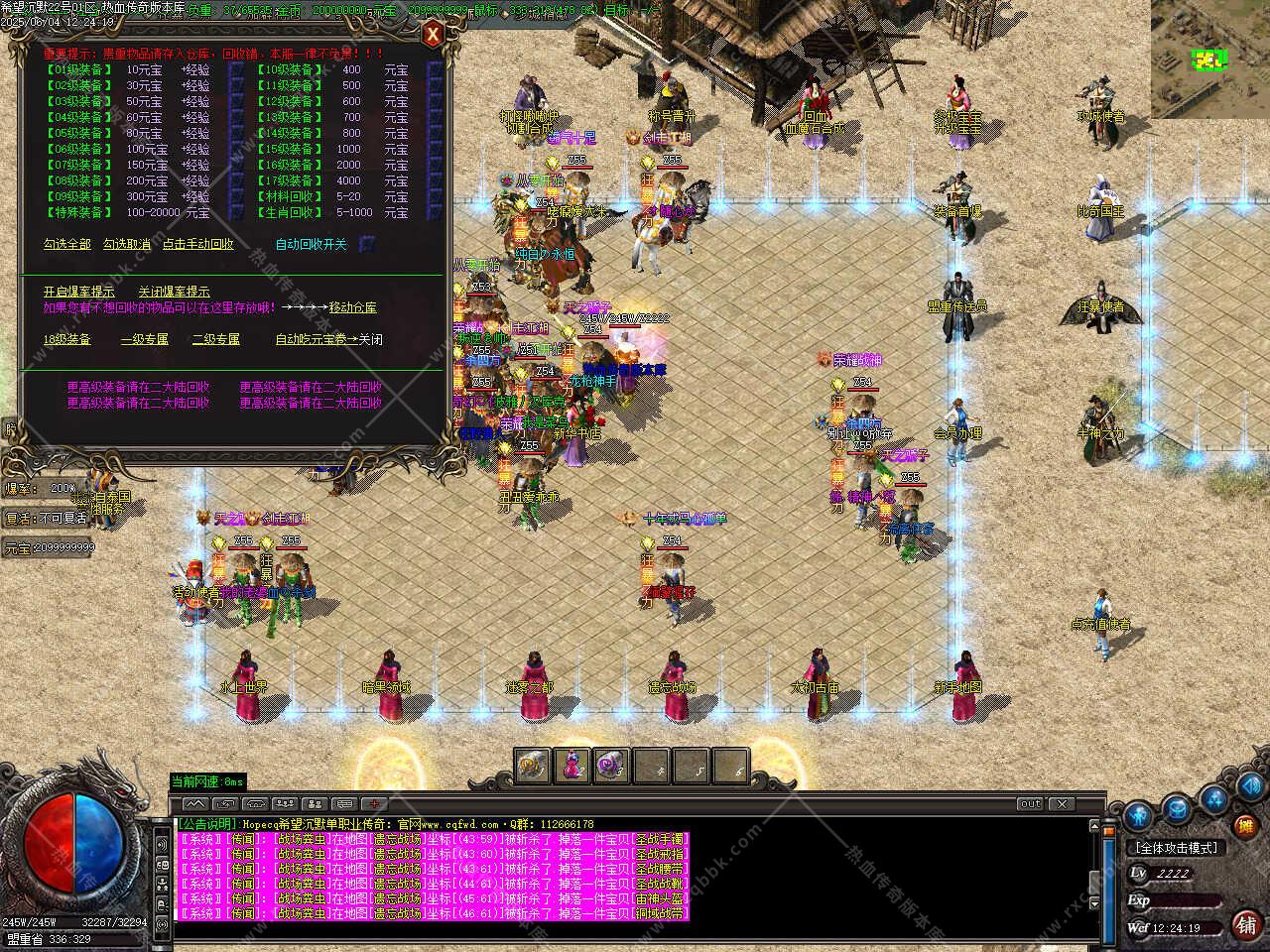Close the equipment recycle panel

click(x=433, y=36)
